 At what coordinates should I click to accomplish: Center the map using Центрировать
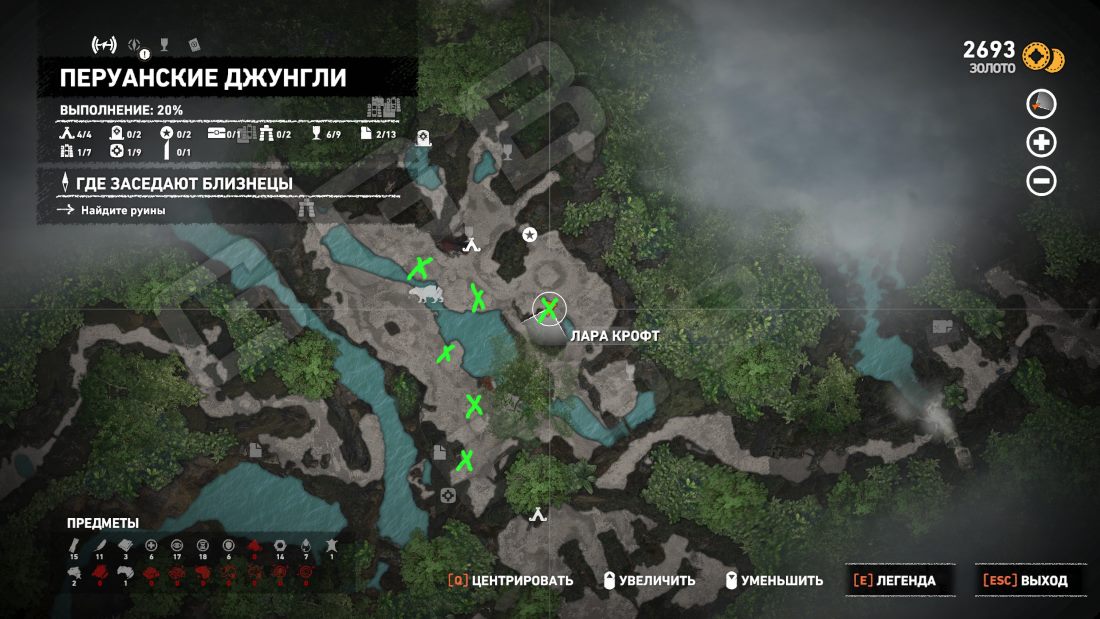(511, 580)
